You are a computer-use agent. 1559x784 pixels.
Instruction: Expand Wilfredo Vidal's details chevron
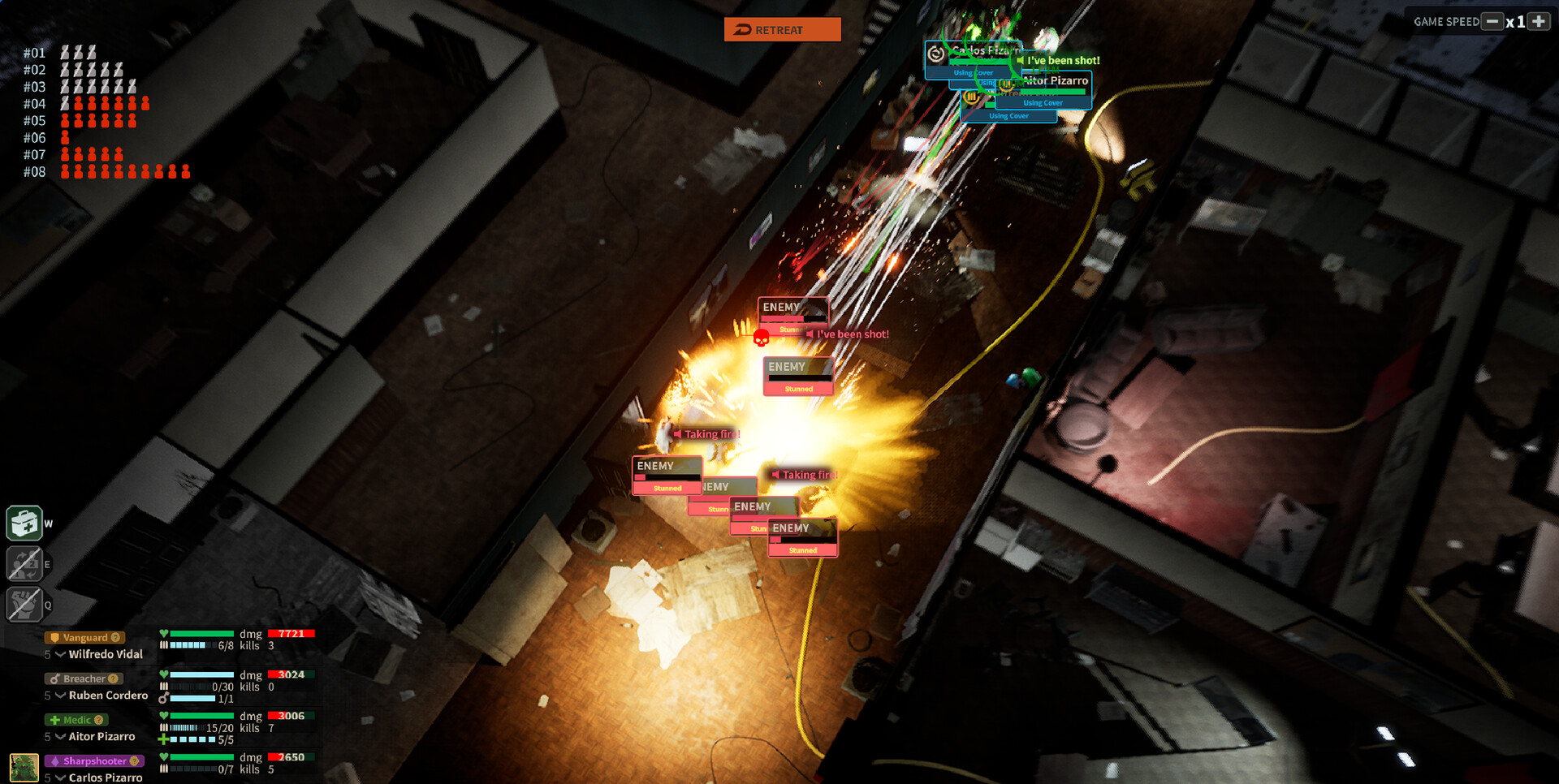click(x=61, y=654)
